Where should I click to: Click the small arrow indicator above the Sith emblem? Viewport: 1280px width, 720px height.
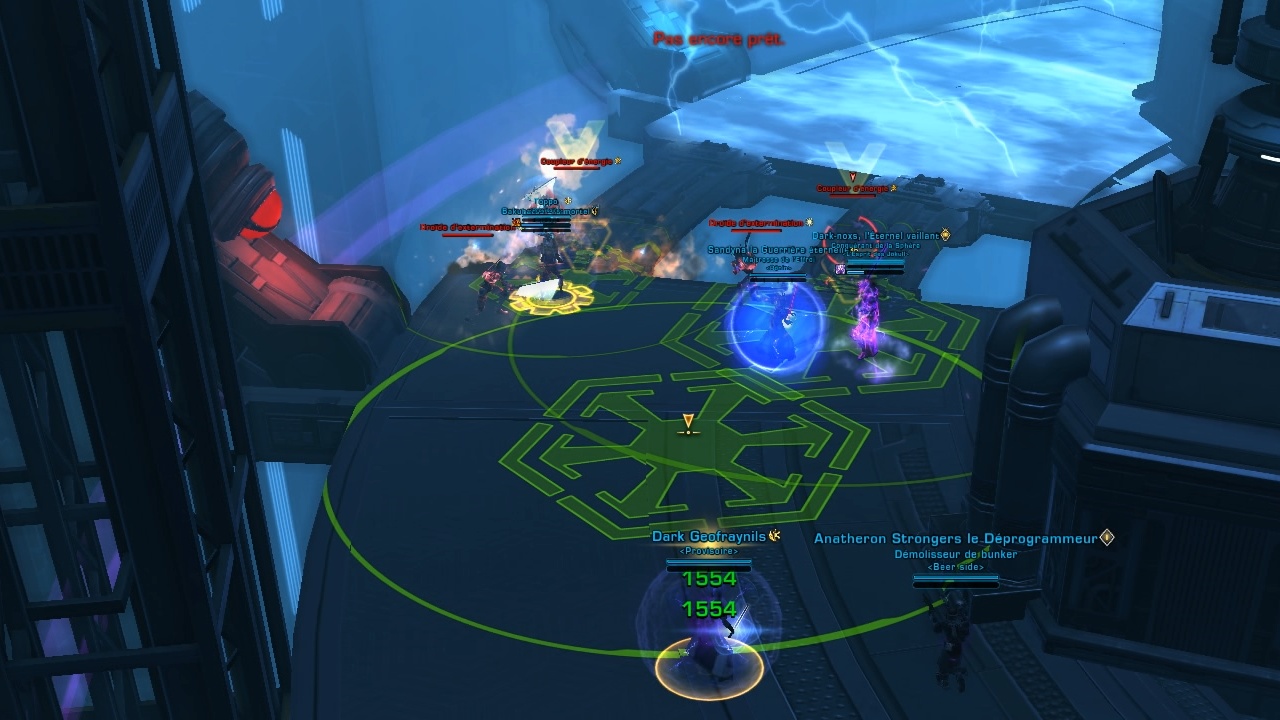(688, 419)
